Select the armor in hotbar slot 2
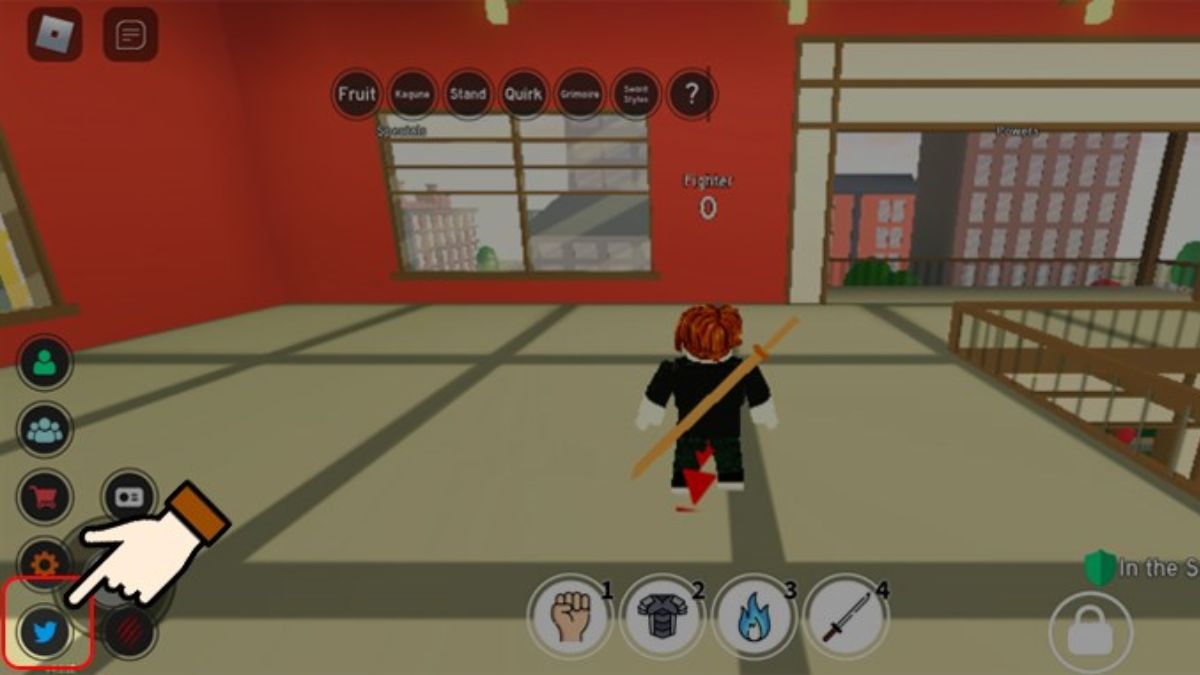 pyautogui.click(x=661, y=615)
